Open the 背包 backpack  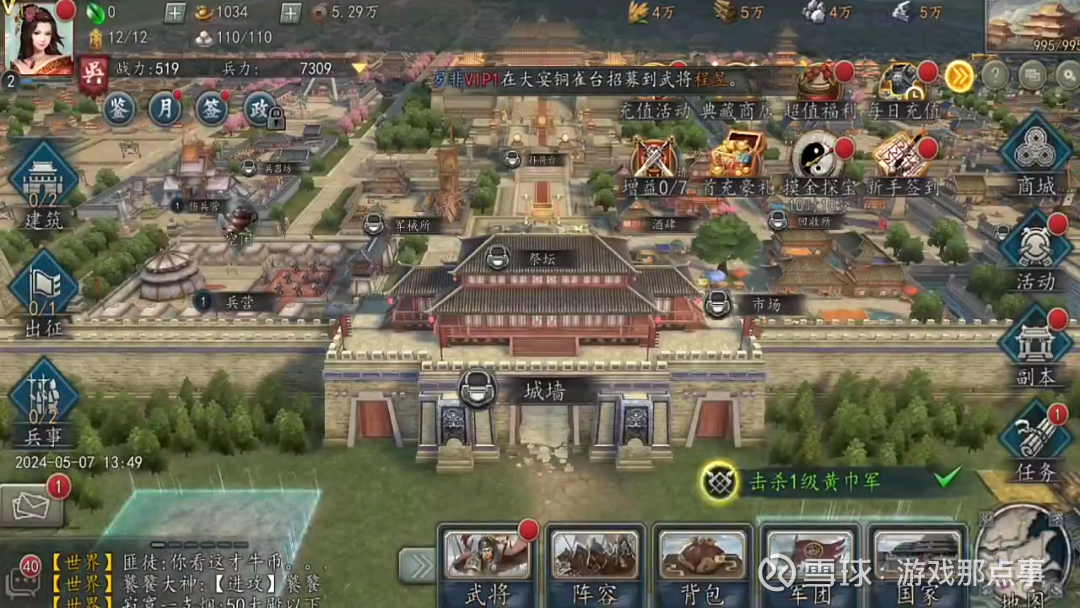click(703, 566)
